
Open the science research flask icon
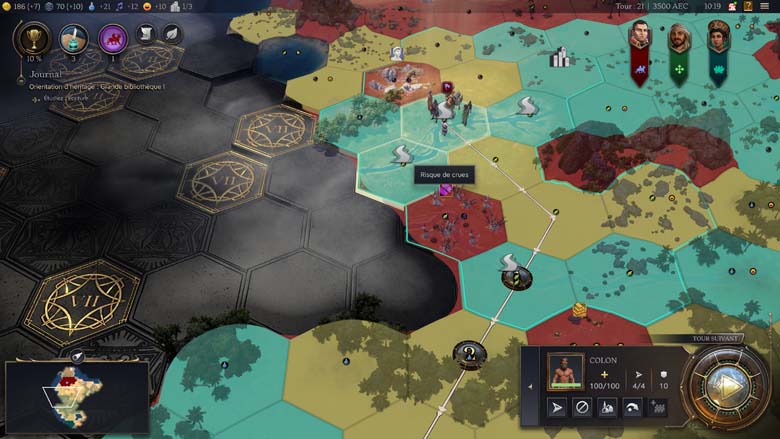(x=73, y=39)
